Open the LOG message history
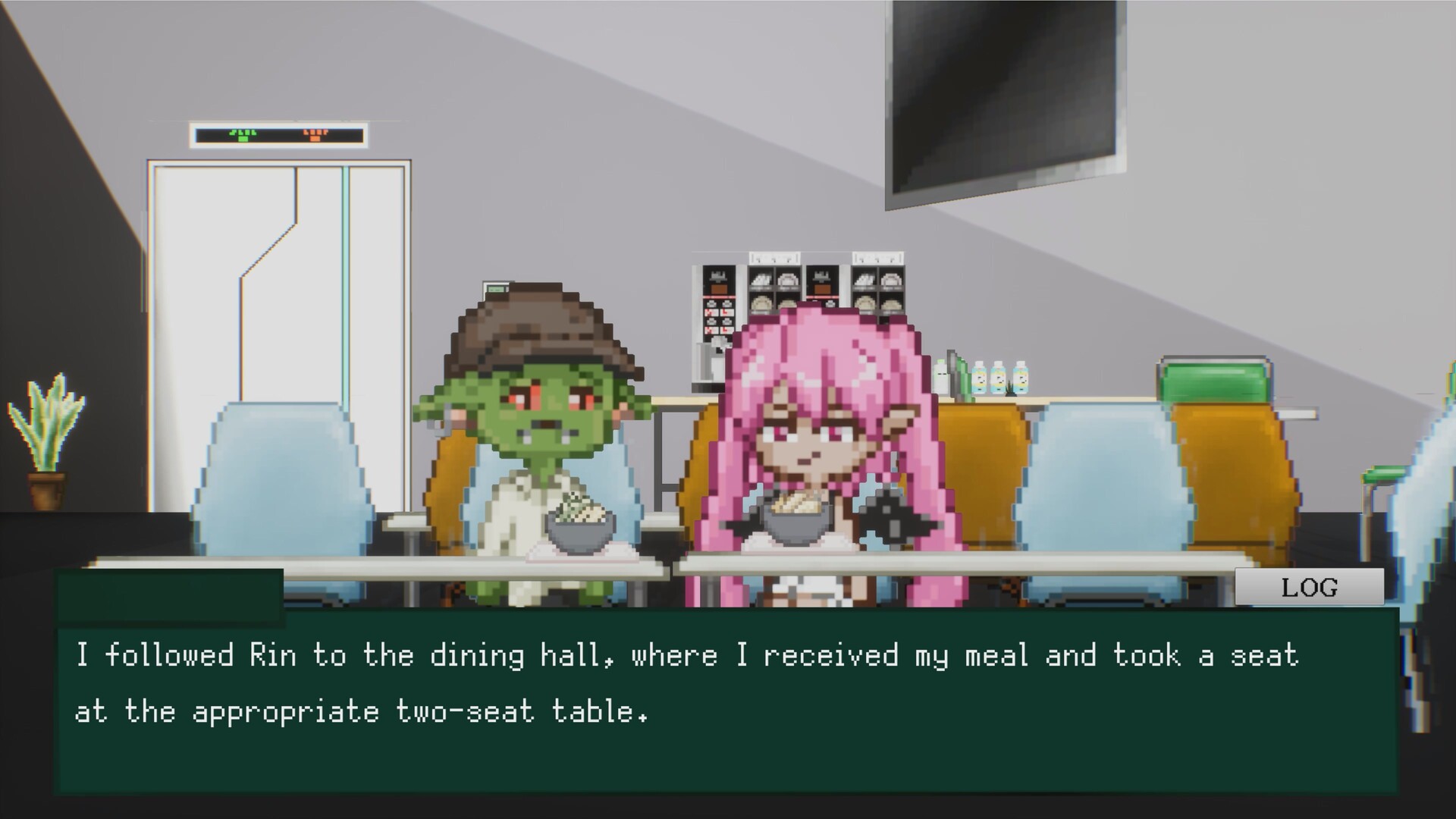 [x=1308, y=585]
